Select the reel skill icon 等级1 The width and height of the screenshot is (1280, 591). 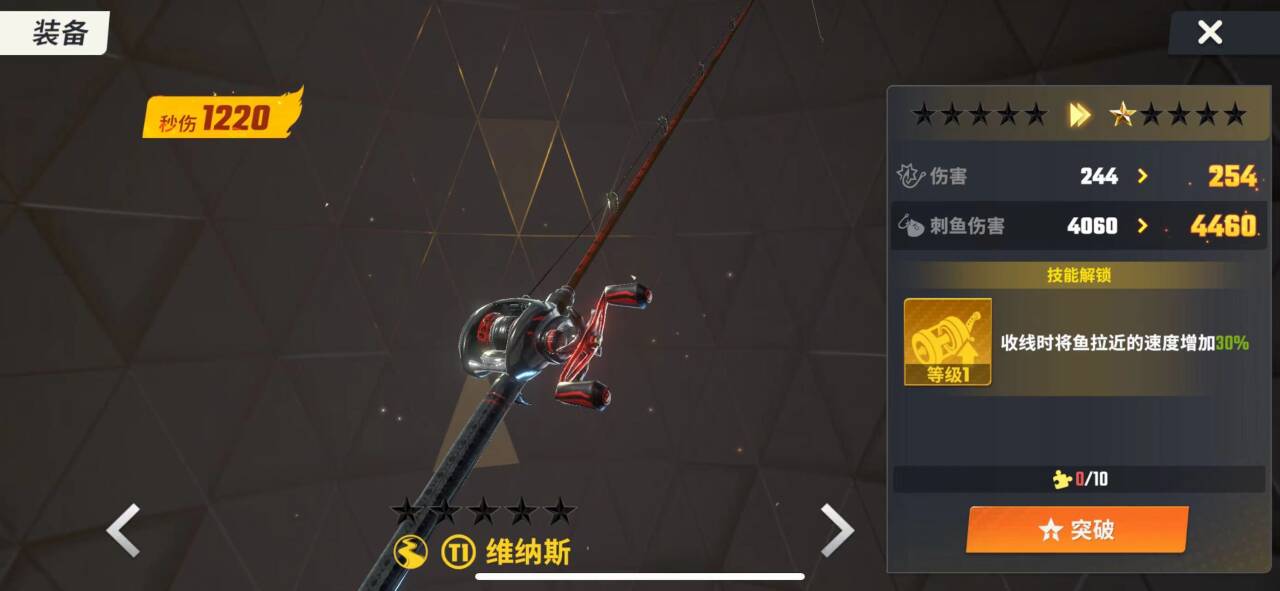(x=947, y=342)
